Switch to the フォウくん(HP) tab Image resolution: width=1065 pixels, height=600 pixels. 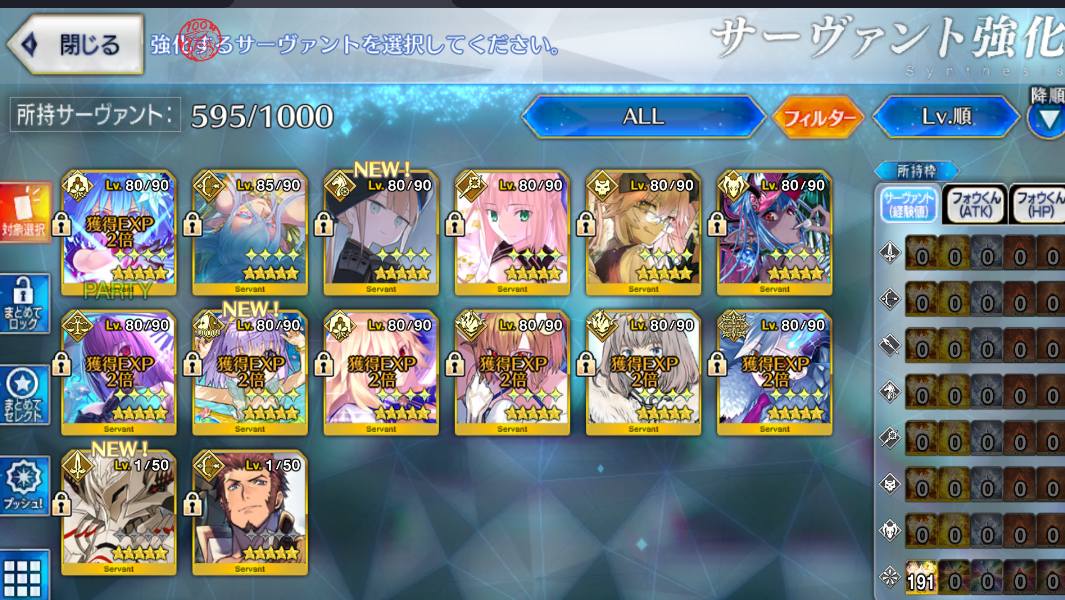point(1038,205)
